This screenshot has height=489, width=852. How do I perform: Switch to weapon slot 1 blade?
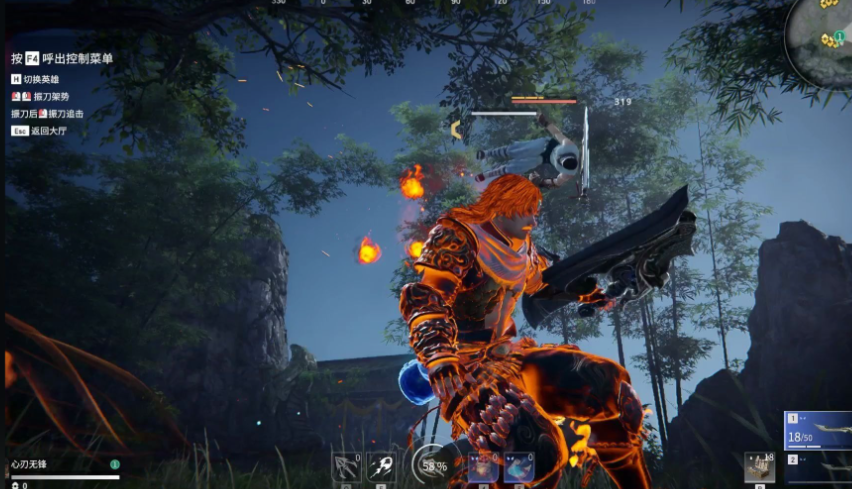[x=817, y=430]
